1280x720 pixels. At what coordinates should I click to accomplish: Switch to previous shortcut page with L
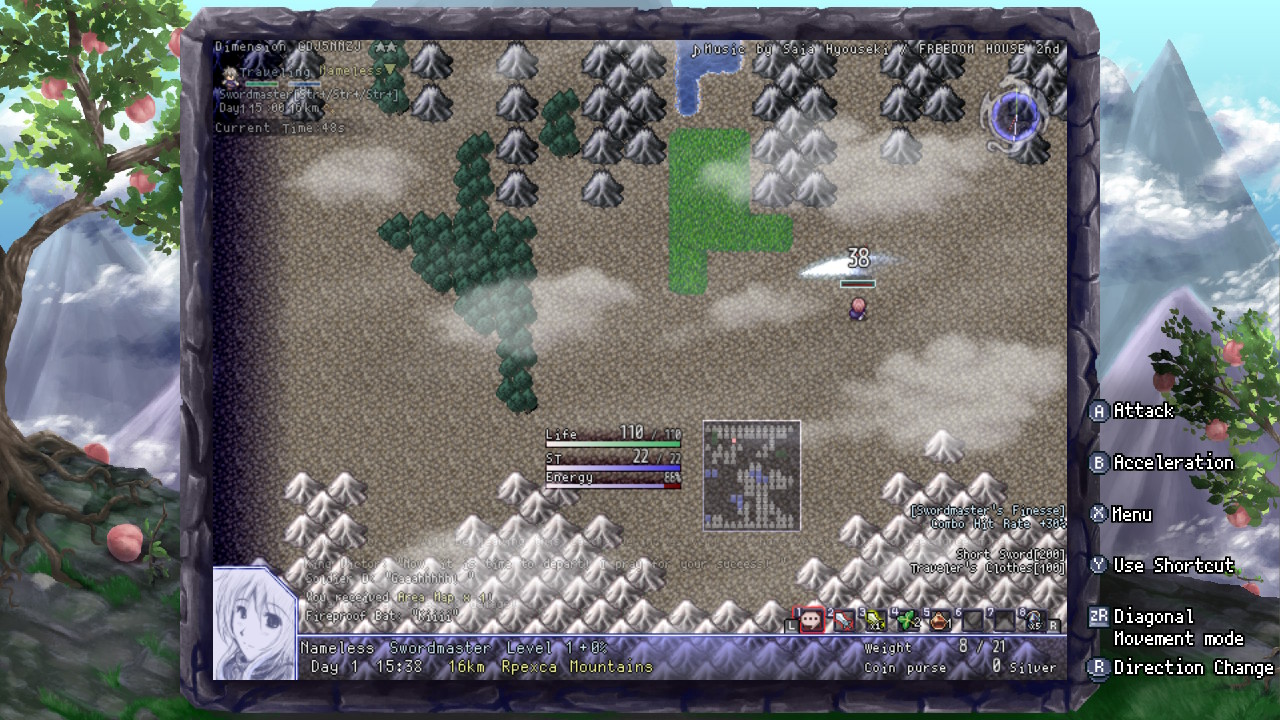(790, 623)
